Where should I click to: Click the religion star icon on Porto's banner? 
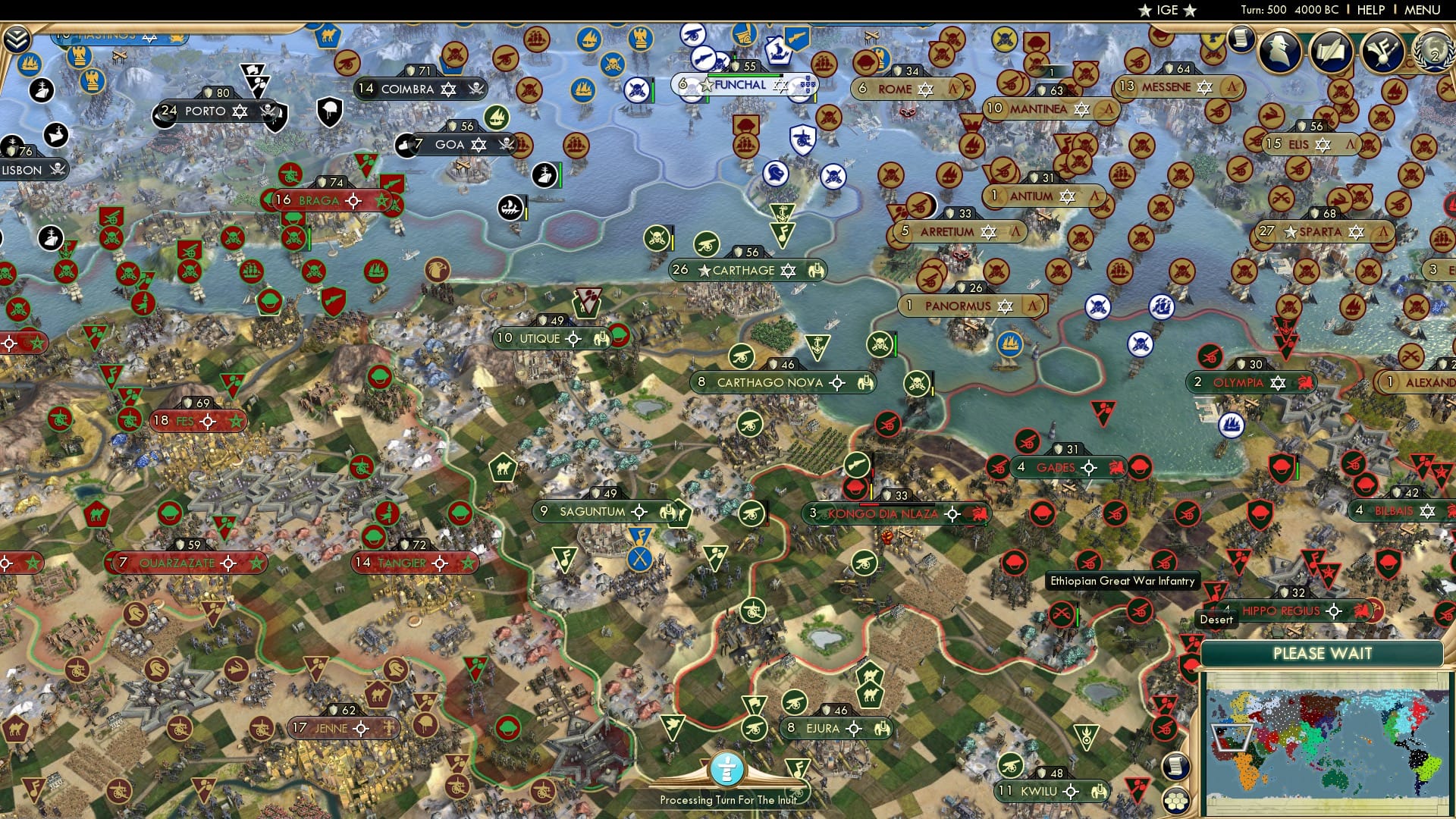tap(241, 111)
